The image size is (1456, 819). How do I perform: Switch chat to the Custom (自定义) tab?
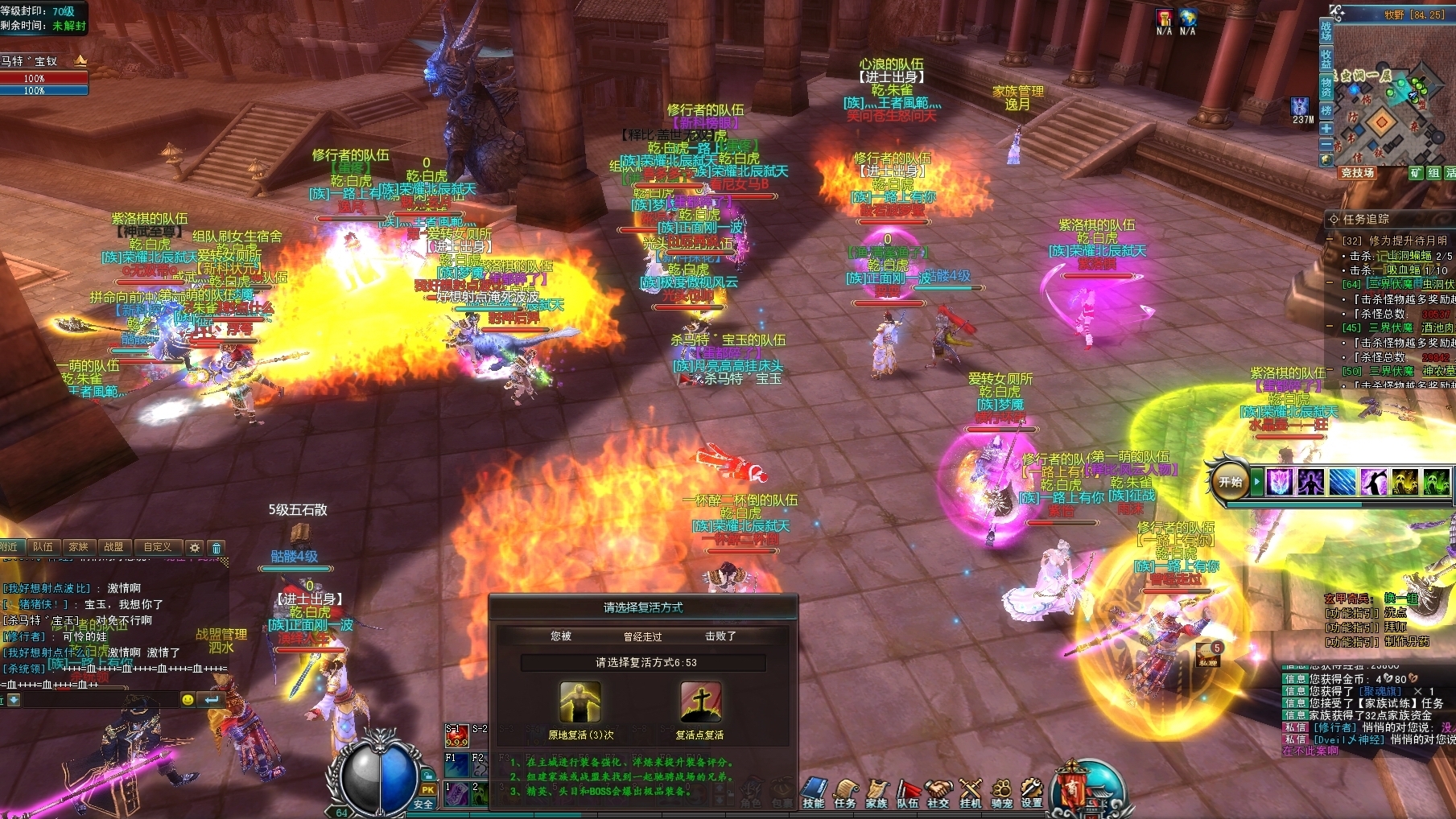coord(157,547)
